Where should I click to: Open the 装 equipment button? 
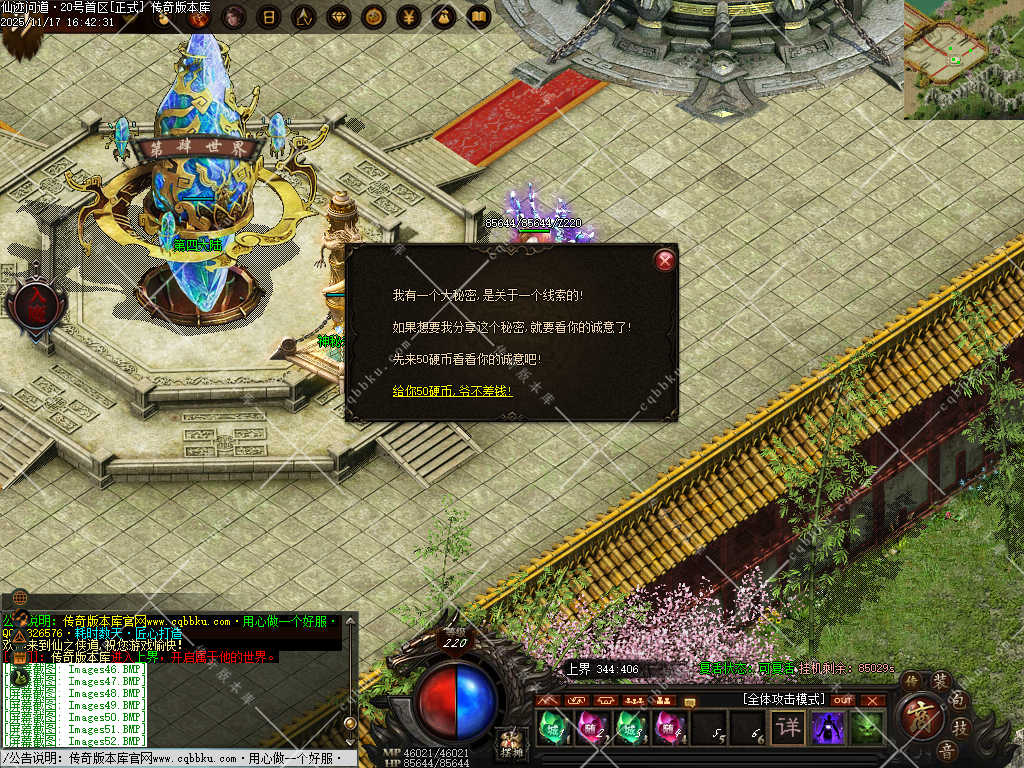coord(941,681)
